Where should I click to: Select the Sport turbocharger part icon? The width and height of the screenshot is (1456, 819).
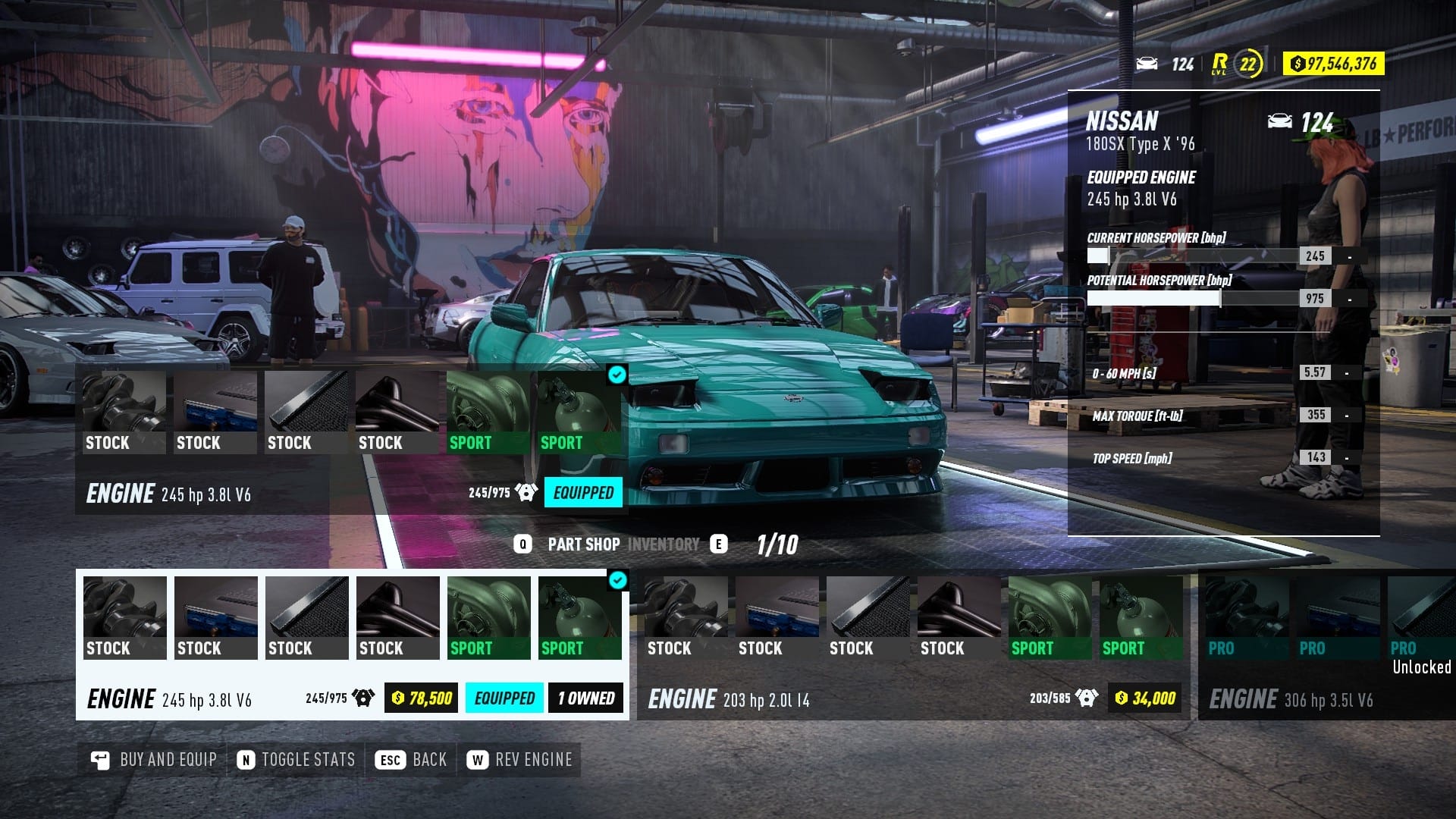tap(488, 616)
